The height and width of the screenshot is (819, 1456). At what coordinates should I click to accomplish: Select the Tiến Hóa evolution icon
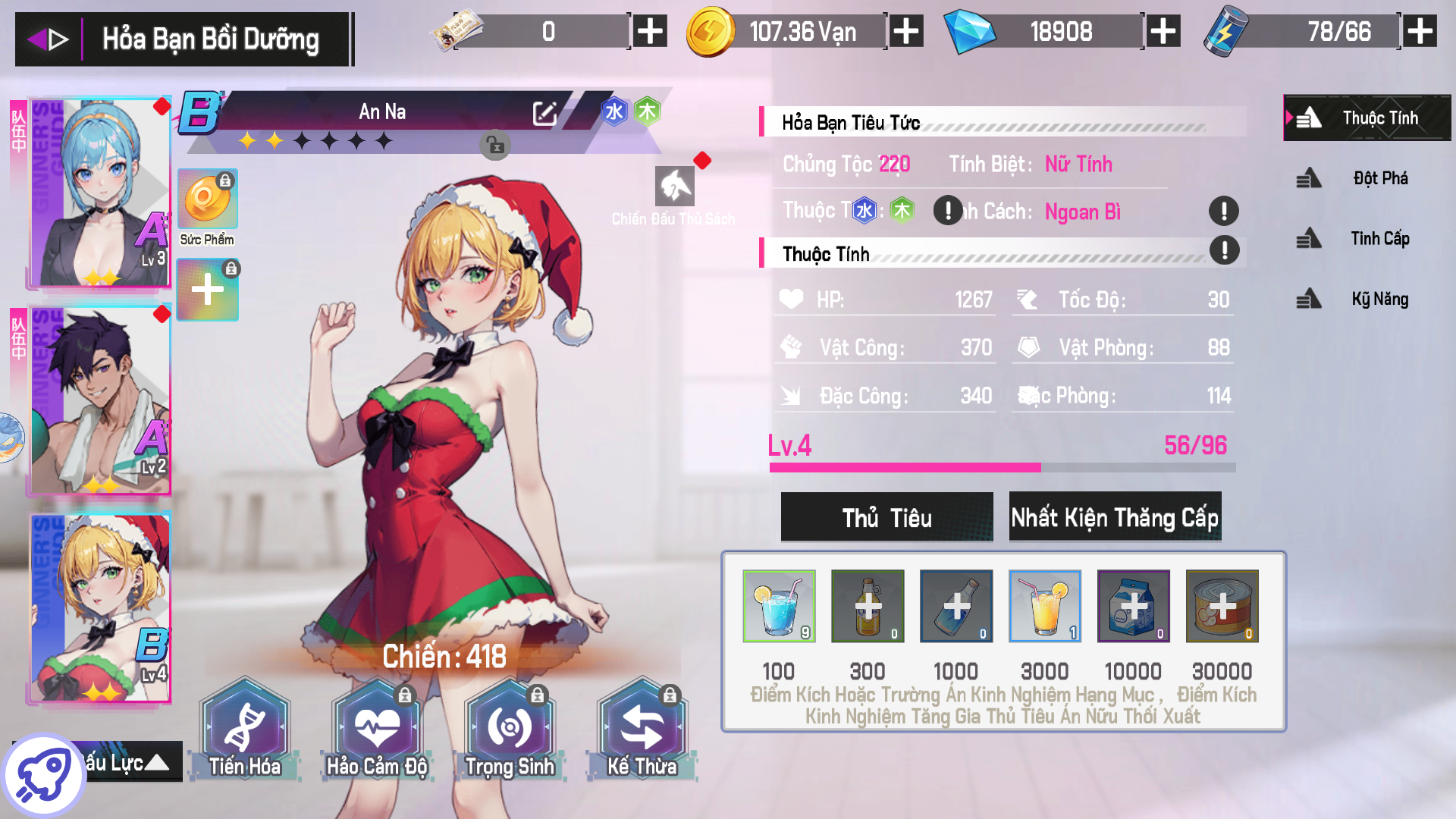tap(244, 726)
